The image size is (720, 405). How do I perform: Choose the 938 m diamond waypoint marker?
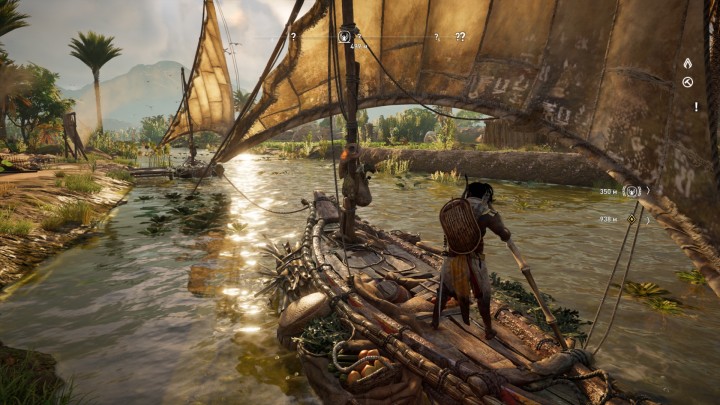pos(630,218)
